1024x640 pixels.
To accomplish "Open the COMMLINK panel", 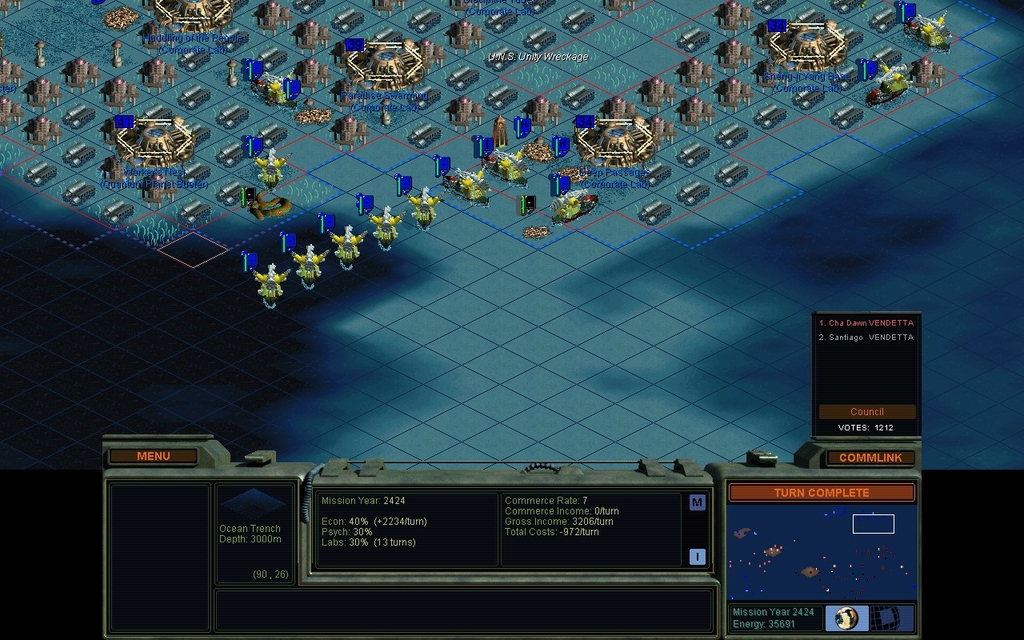I will 870,457.
